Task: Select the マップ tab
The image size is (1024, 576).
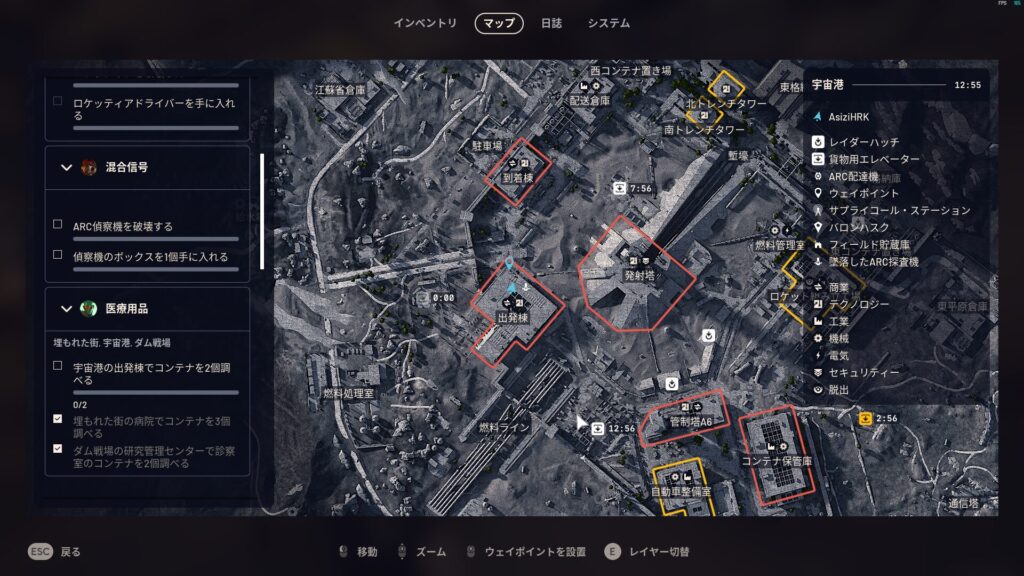Action: 499,23
